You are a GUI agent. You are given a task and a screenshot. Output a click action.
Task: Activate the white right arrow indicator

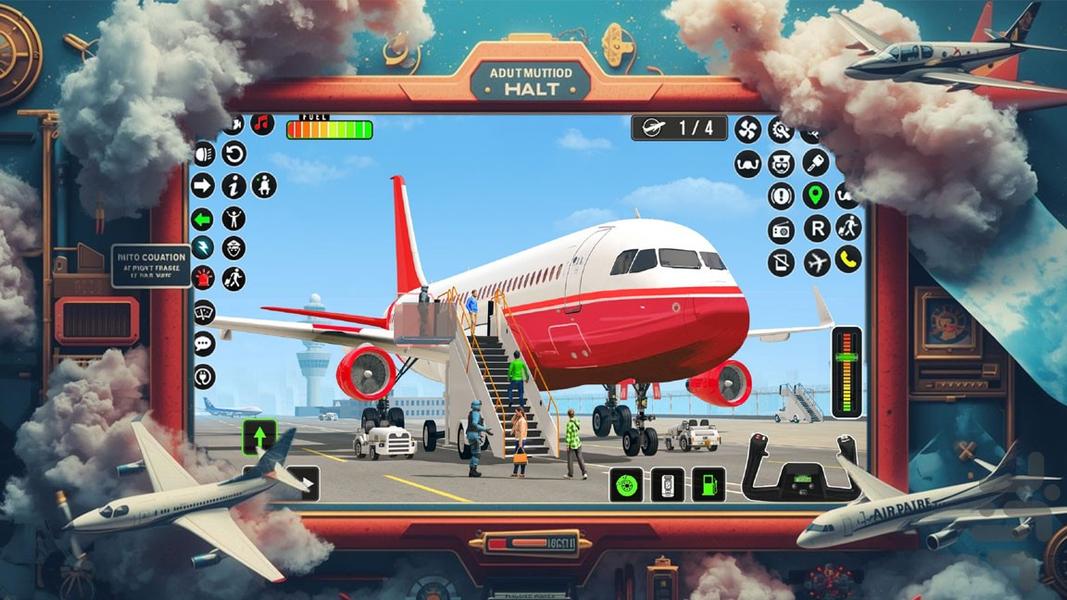click(203, 185)
